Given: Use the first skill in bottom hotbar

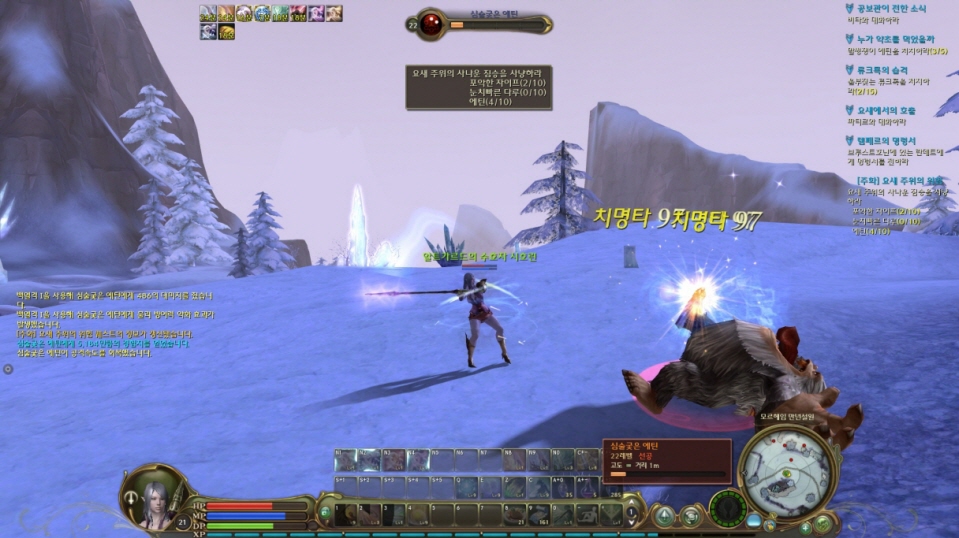Looking at the screenshot, I should pyautogui.click(x=346, y=515).
